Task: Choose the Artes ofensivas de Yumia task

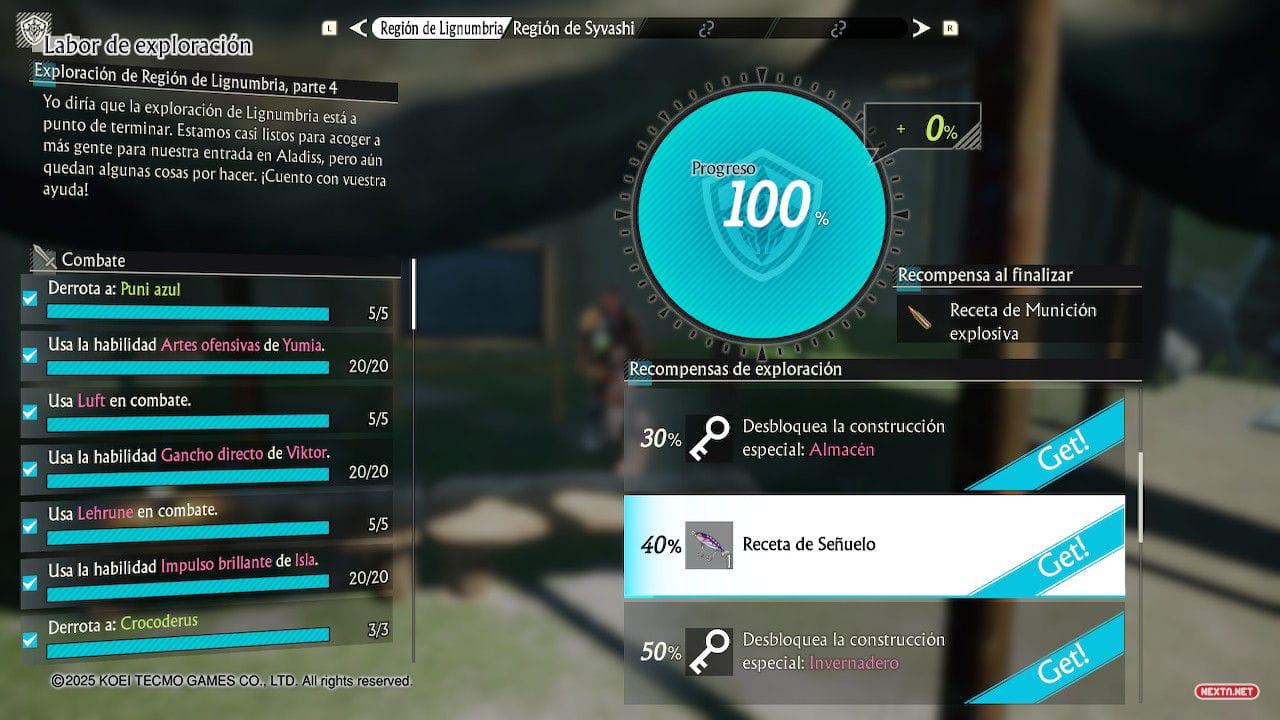Action: 208,353
